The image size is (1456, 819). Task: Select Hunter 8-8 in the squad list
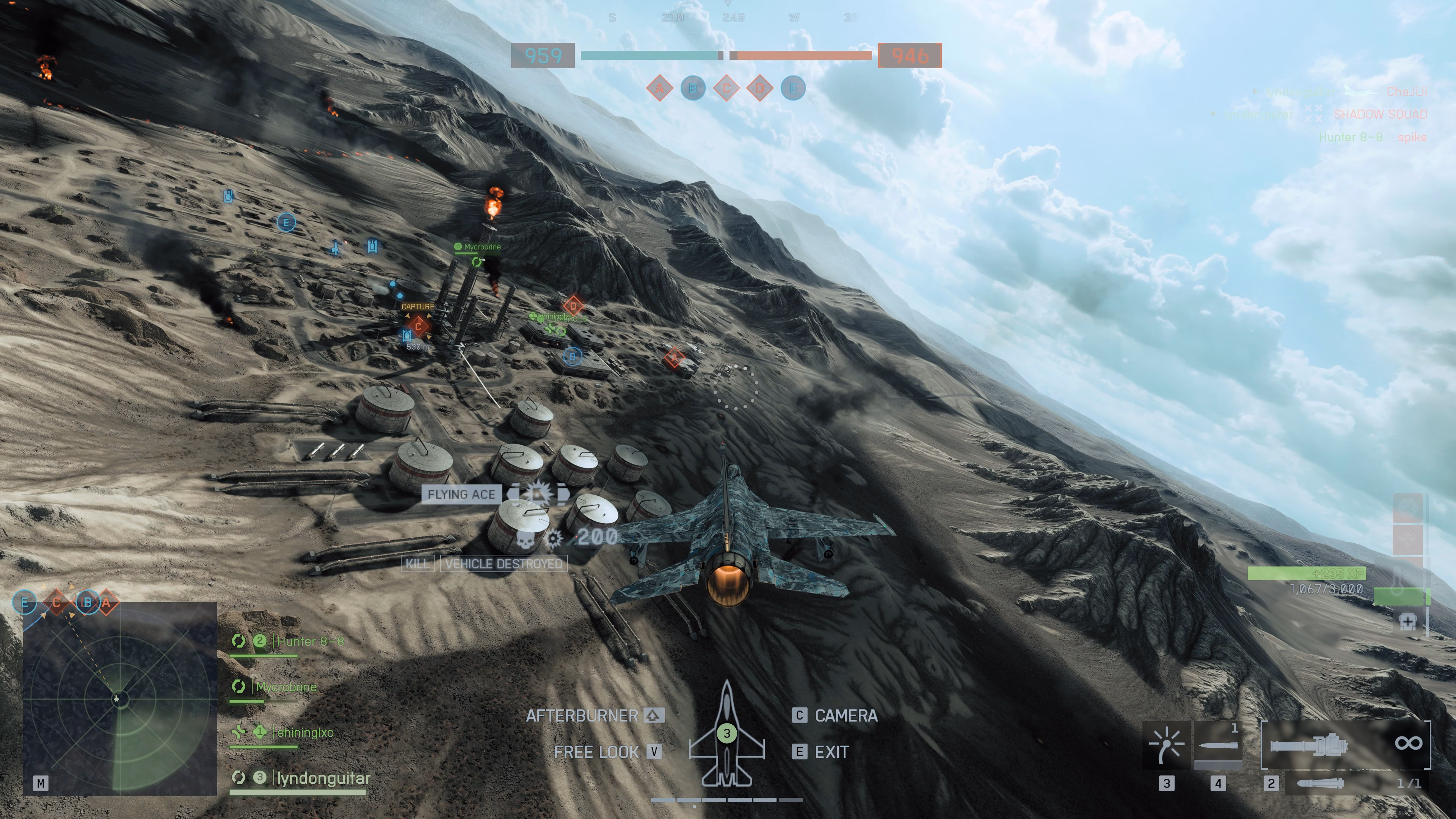[x=310, y=642]
